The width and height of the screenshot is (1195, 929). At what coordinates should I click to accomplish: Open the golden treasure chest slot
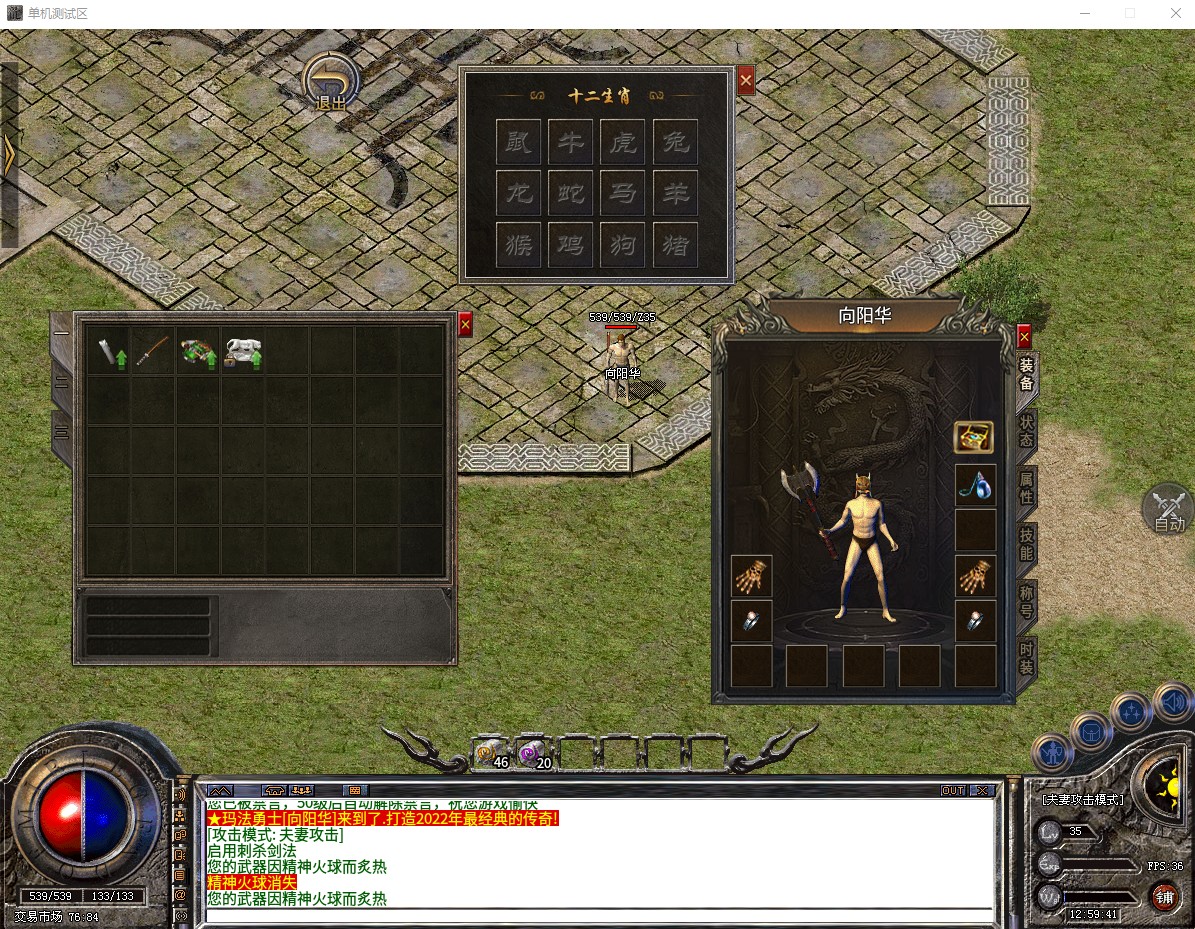point(974,437)
